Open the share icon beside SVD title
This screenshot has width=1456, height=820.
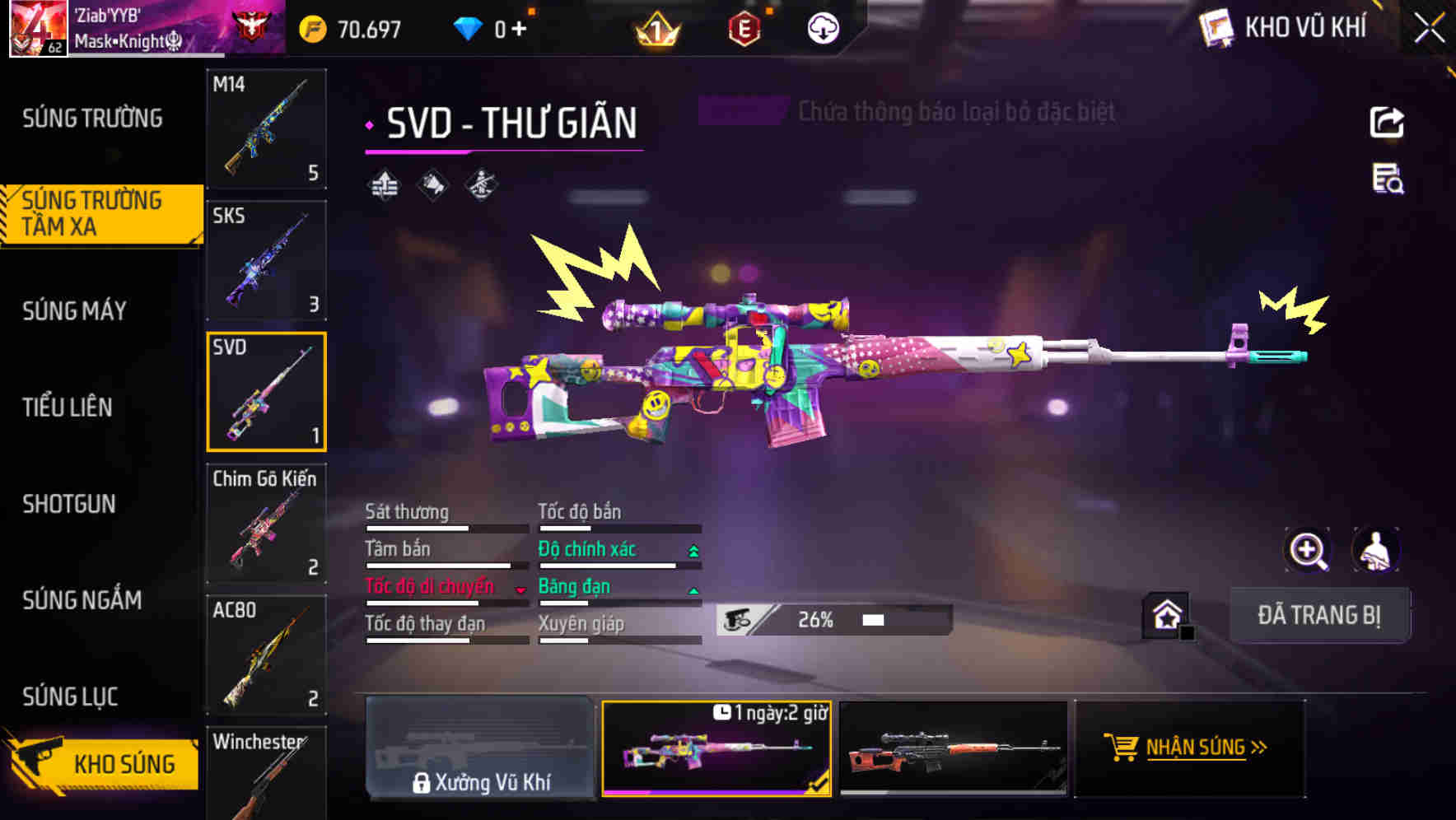coord(1386,122)
